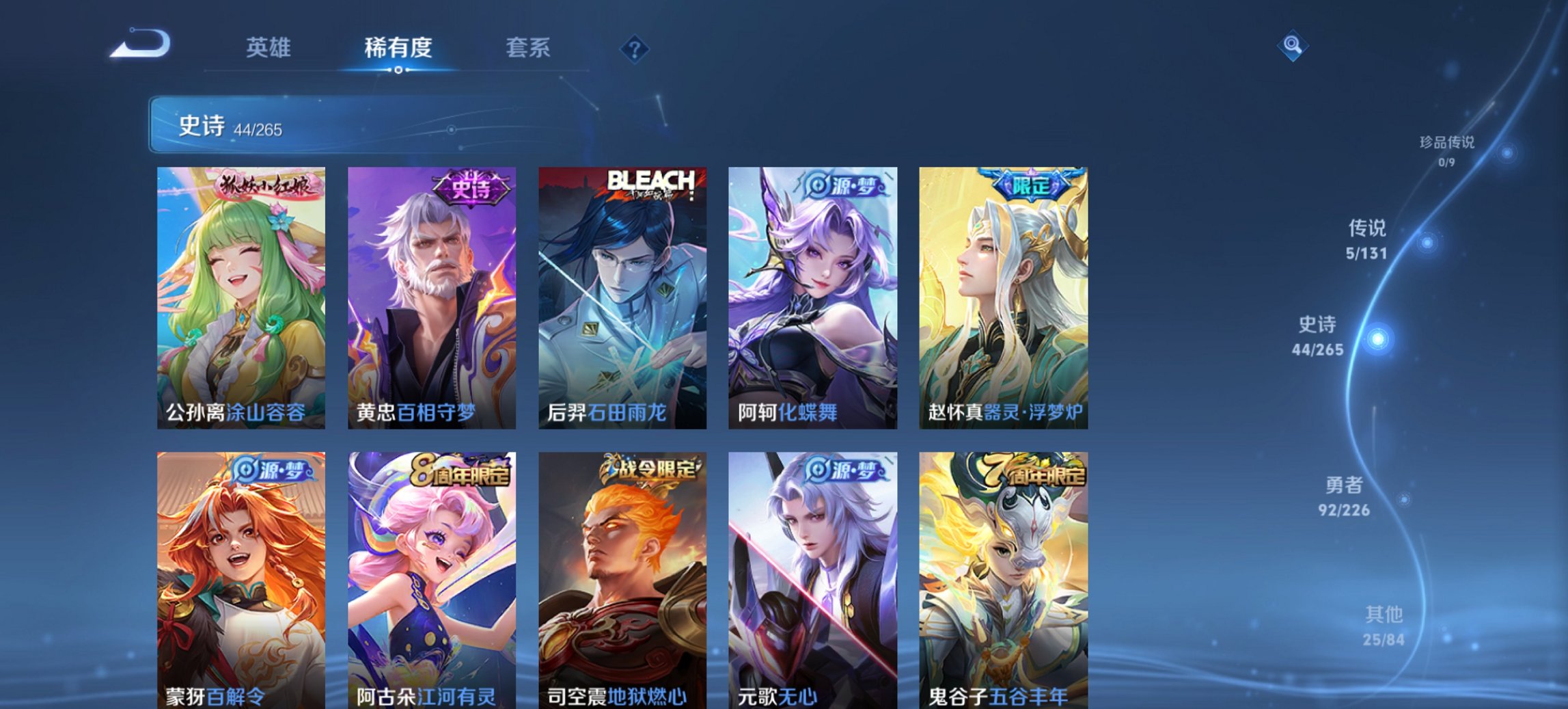Image resolution: width=1568 pixels, height=709 pixels.
Task: Select the 稀有度 tab
Action: coord(399,48)
